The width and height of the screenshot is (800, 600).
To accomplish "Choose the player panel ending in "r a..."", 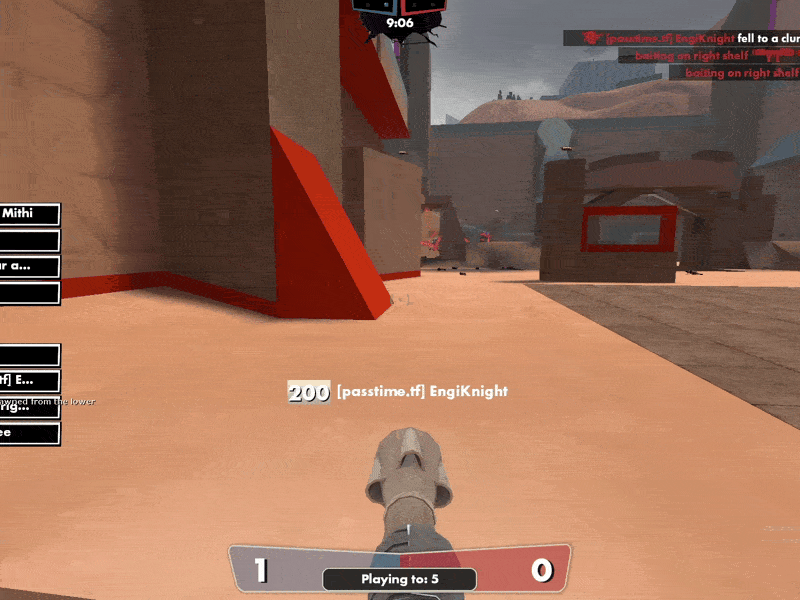I will pos(29,266).
